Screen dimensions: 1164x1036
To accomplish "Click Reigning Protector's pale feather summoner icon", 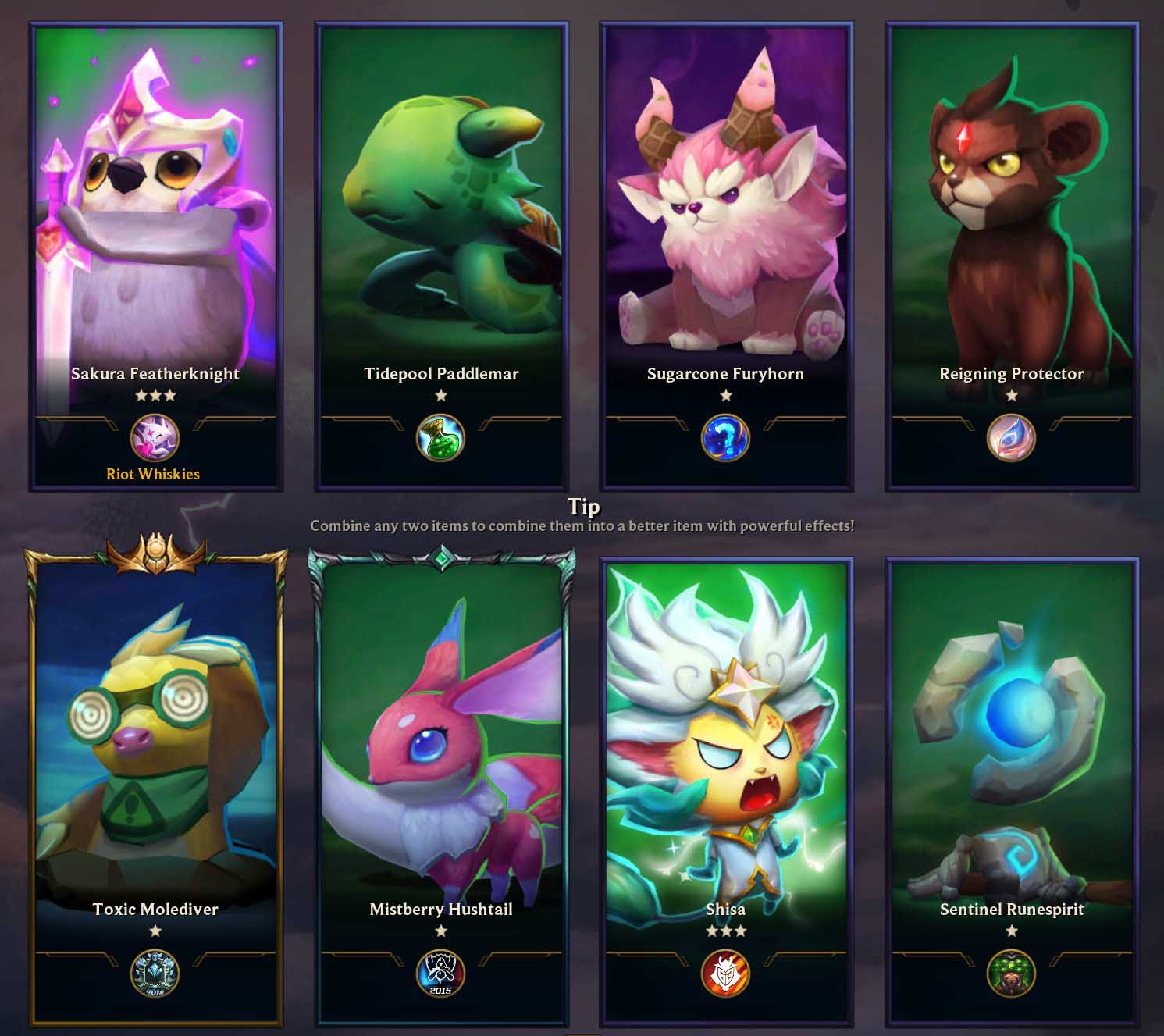I will click(x=1011, y=438).
